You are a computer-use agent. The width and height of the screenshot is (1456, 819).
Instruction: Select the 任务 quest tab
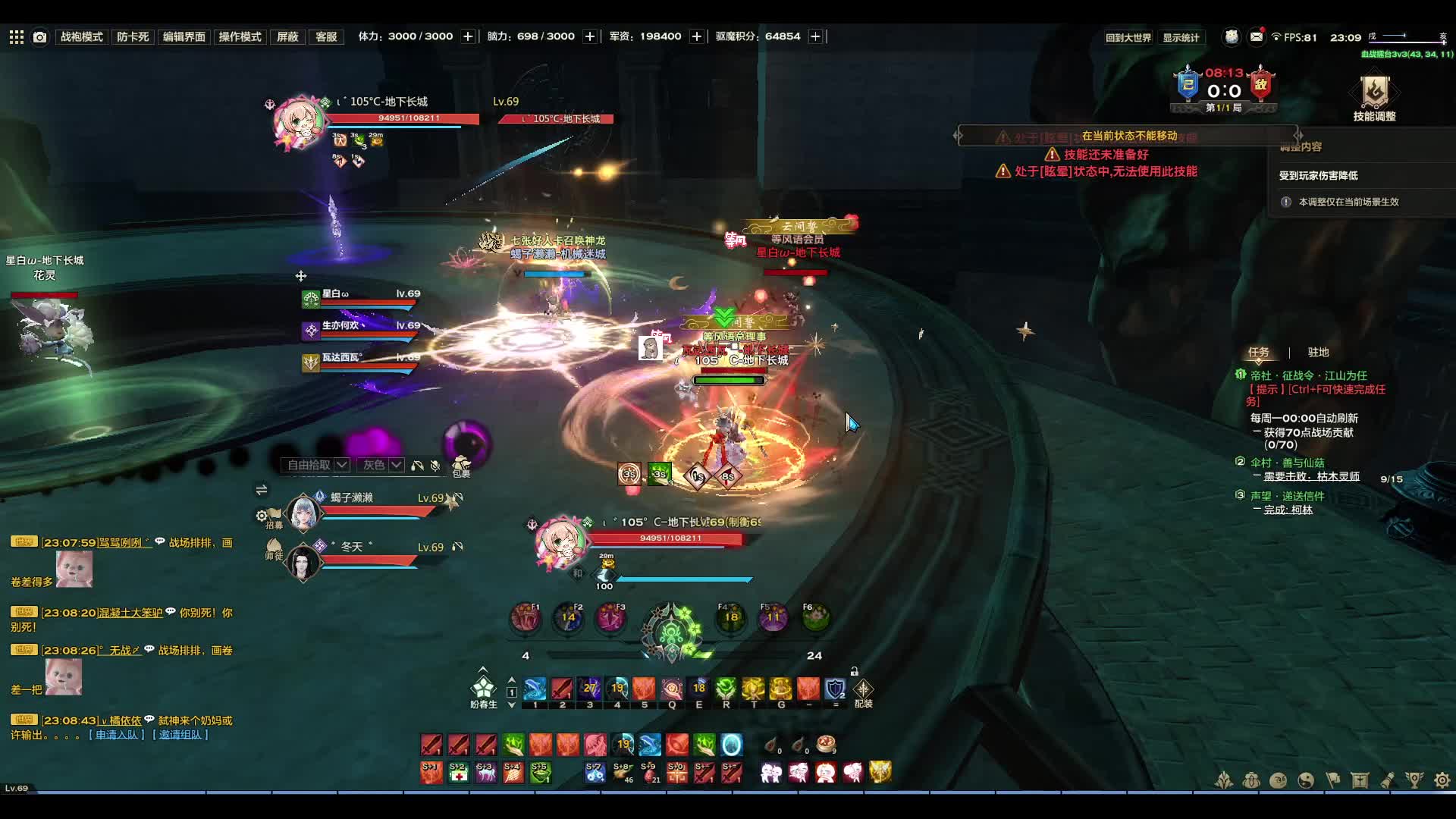[1258, 352]
